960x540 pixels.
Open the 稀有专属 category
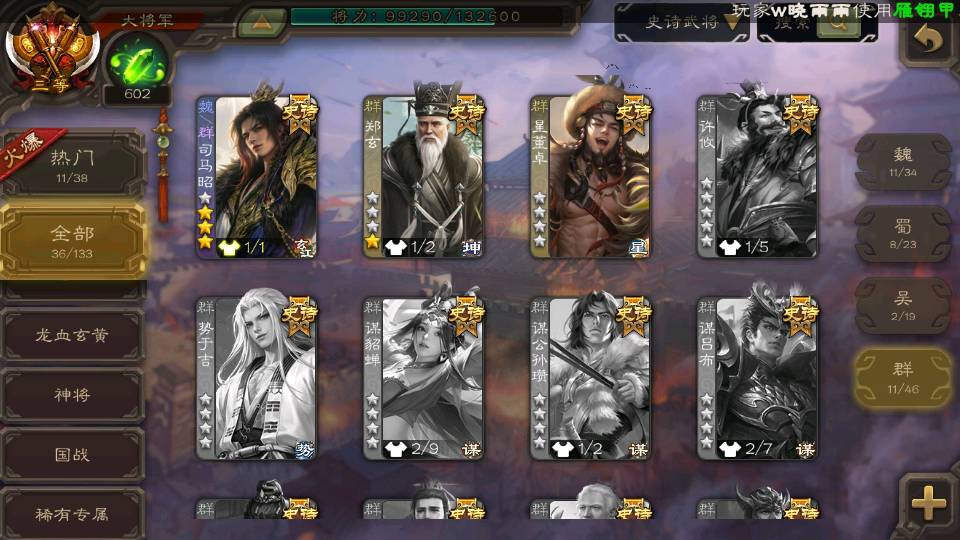pyautogui.click(x=72, y=515)
